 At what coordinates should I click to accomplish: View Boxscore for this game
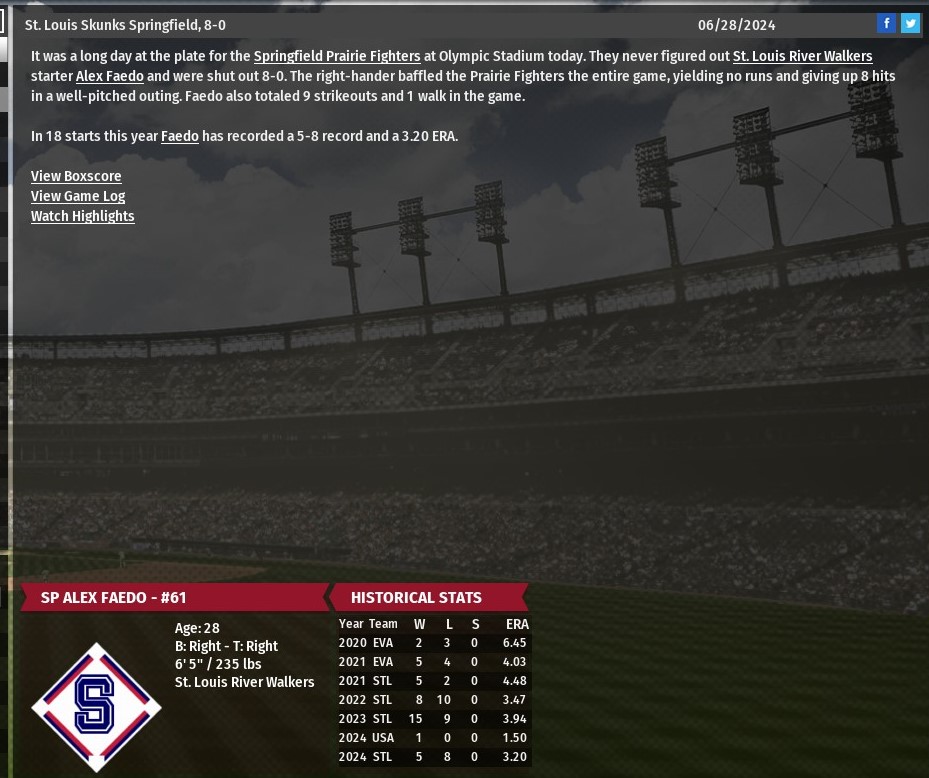coord(76,176)
